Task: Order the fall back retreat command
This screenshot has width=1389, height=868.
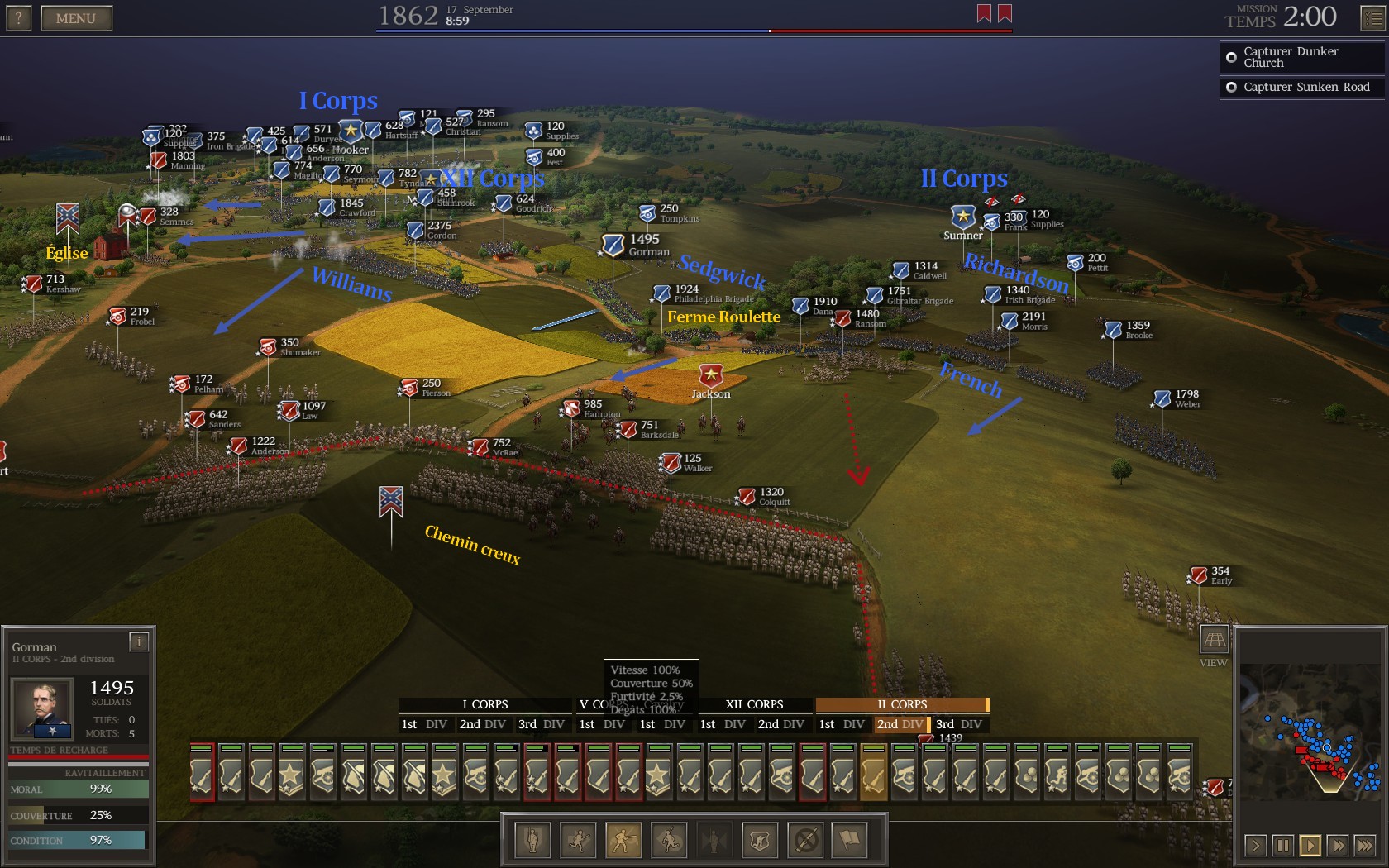Action: pyautogui.click(x=669, y=841)
